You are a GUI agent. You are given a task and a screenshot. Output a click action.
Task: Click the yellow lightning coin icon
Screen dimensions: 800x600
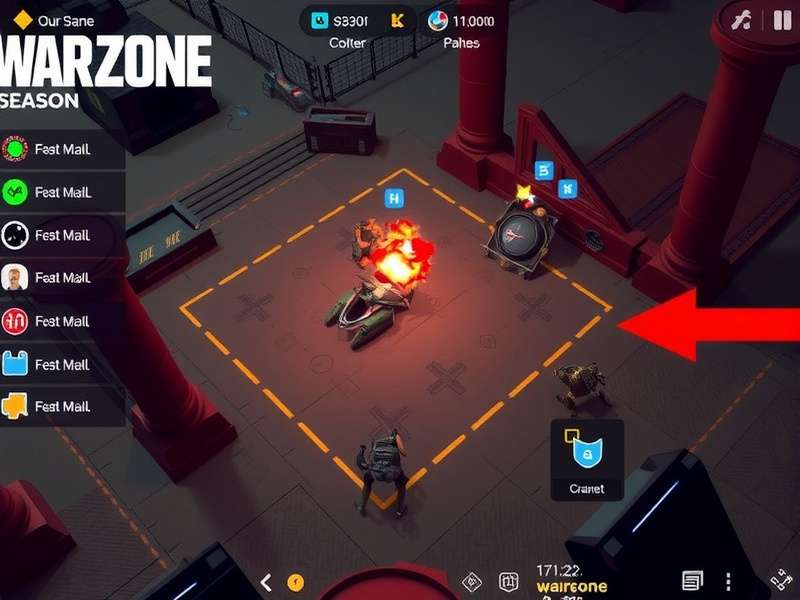point(295,582)
